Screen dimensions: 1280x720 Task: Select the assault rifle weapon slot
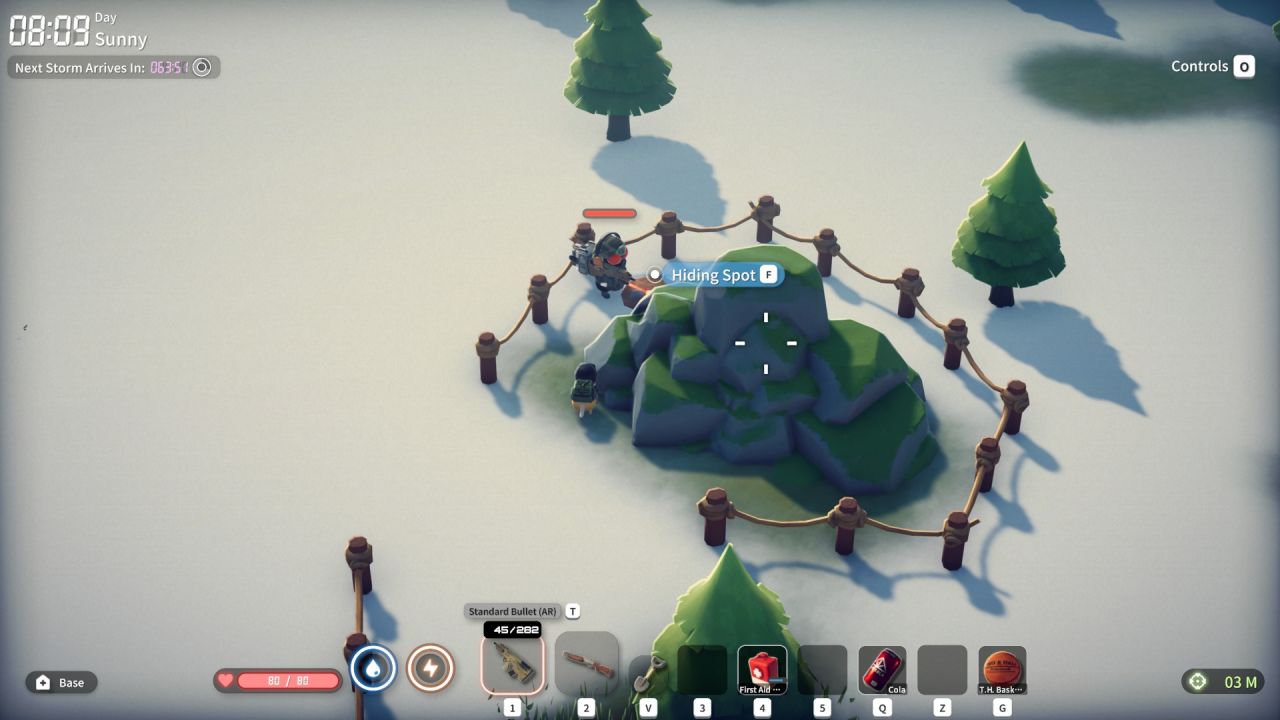pyautogui.click(x=512, y=664)
